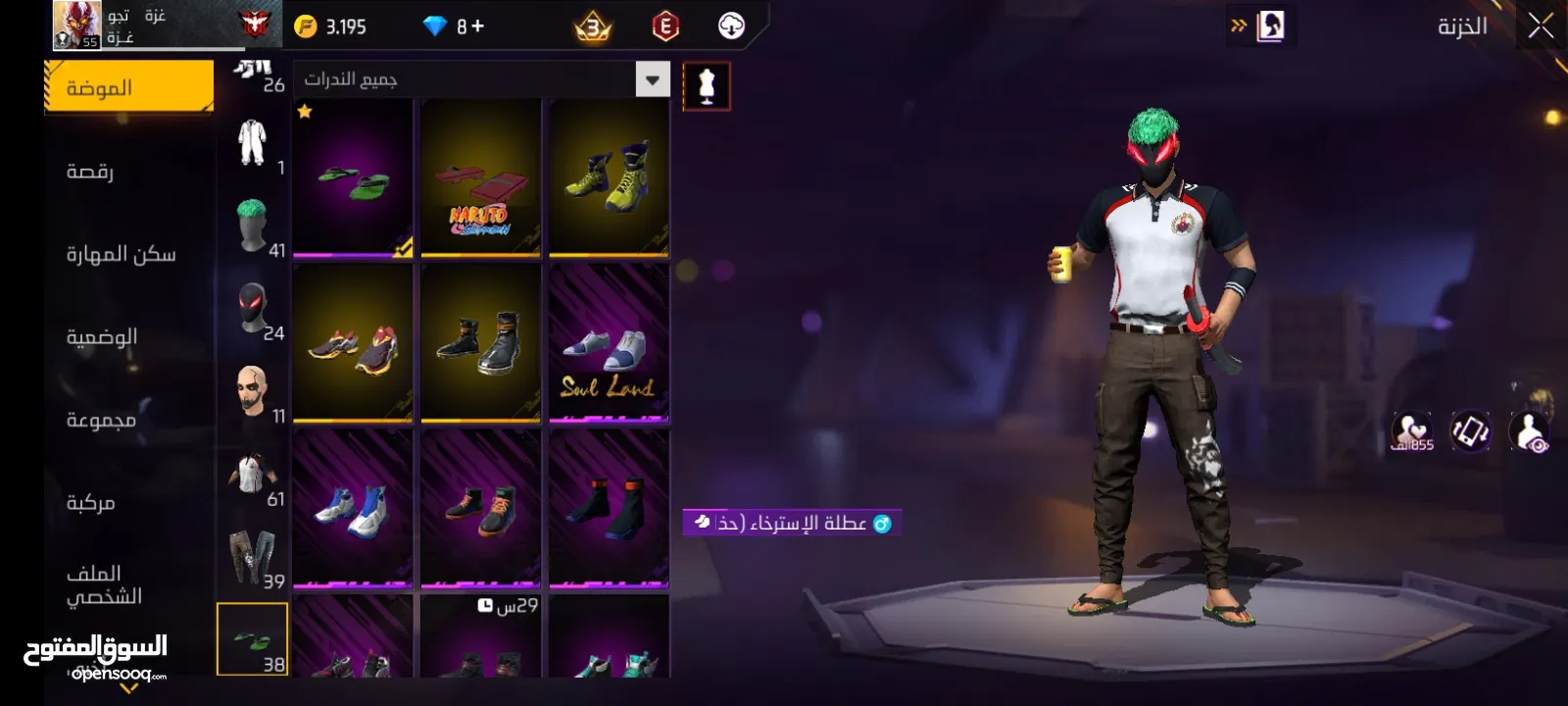Open the white jumpsuit full-set category
The height and width of the screenshot is (706, 1568).
(253, 143)
